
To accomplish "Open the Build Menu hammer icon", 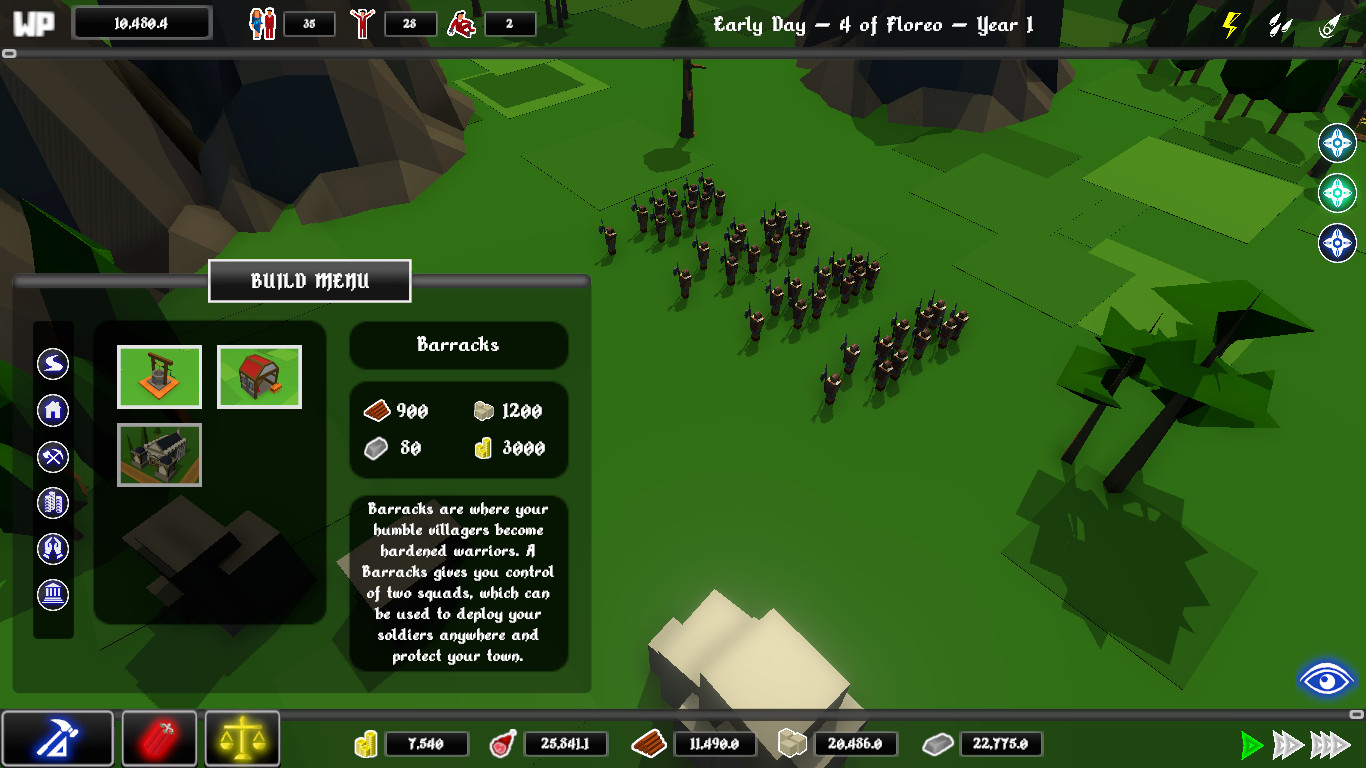I will coord(58,738).
